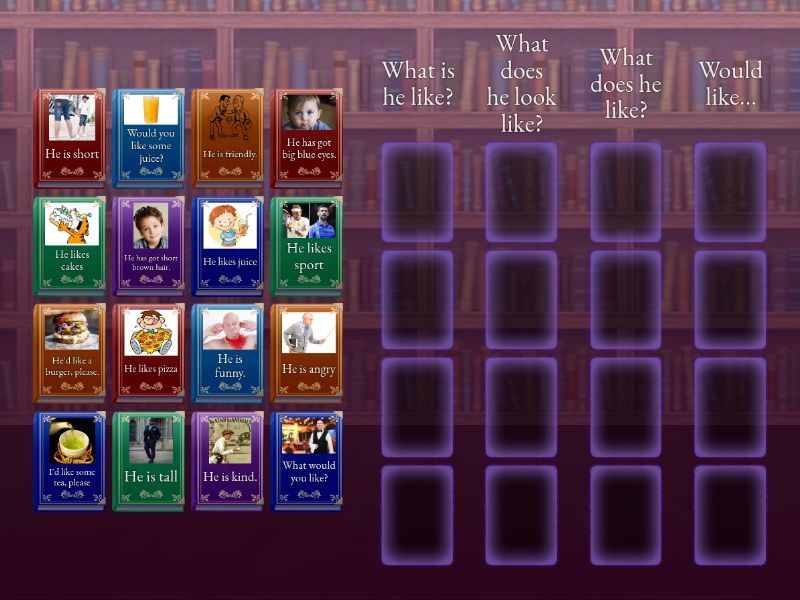Select the 'He likes cakes' card
This screenshot has height=600, width=800.
click(70, 246)
